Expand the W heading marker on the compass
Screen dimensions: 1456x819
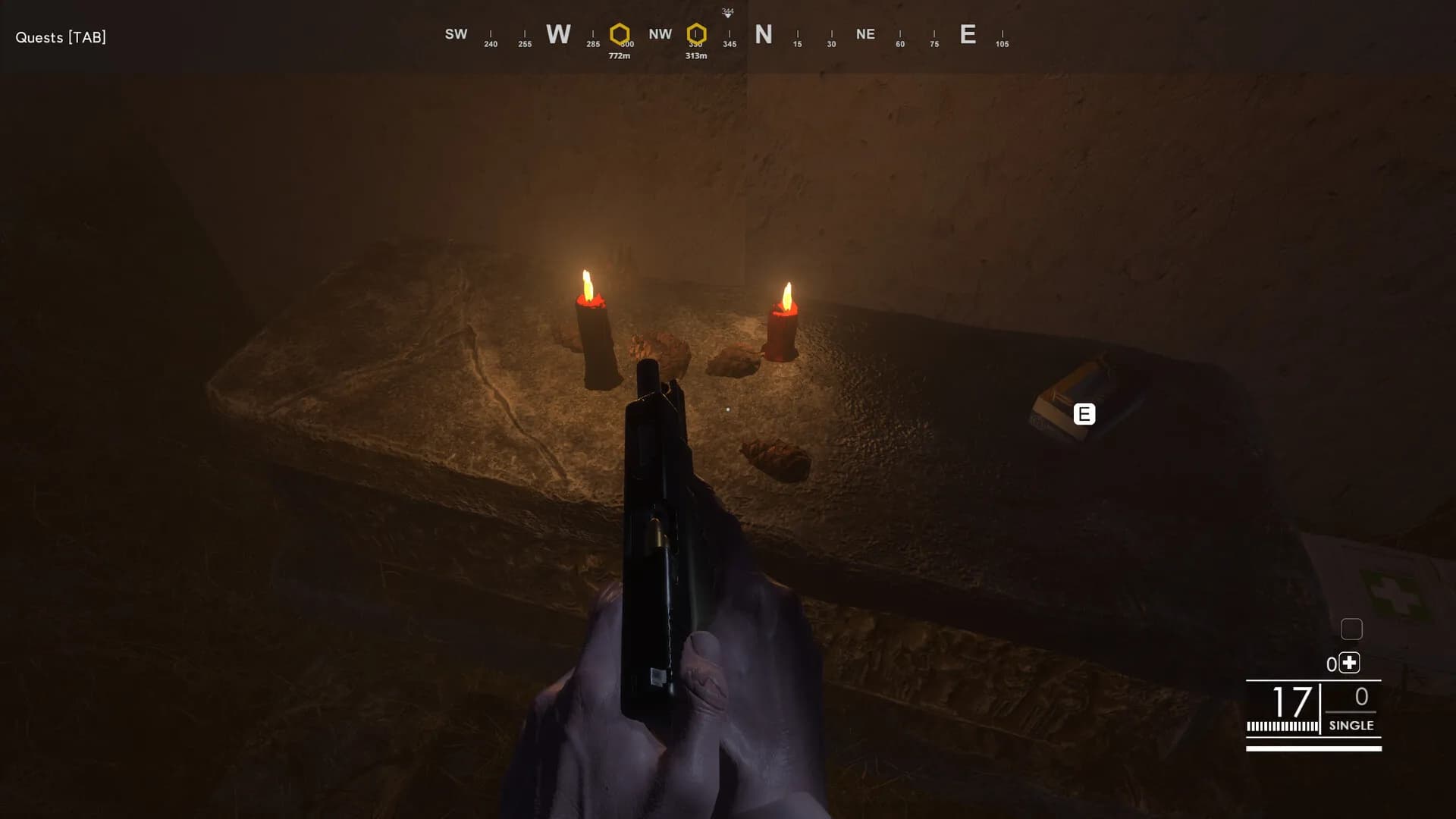[x=558, y=34]
